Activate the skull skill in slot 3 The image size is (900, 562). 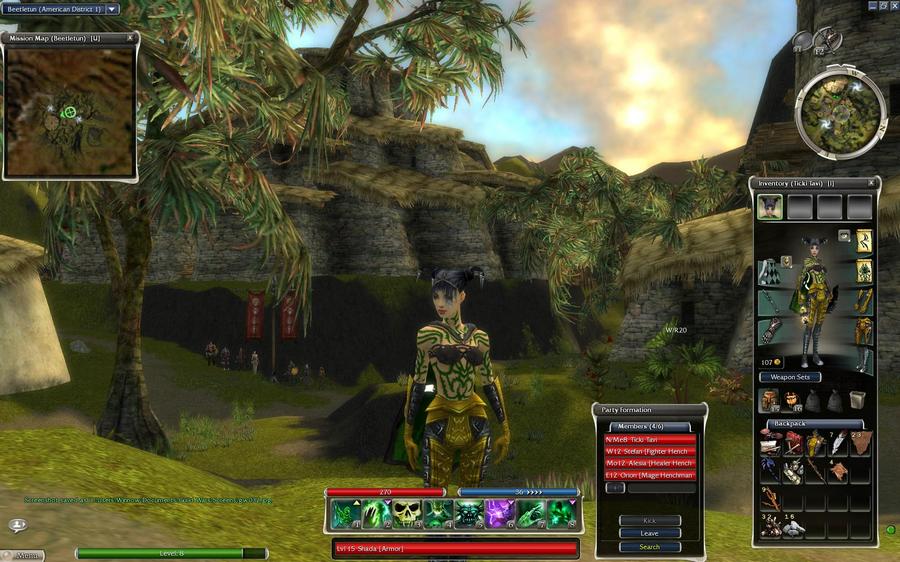407,513
